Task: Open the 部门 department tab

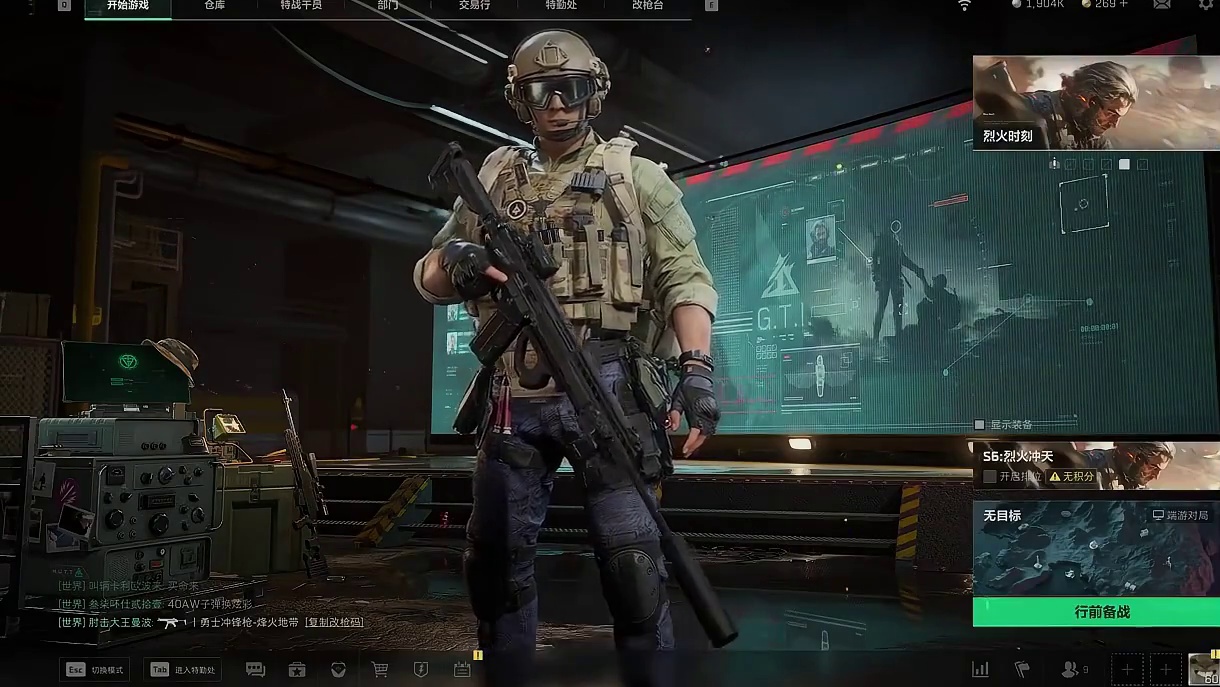Action: point(388,6)
